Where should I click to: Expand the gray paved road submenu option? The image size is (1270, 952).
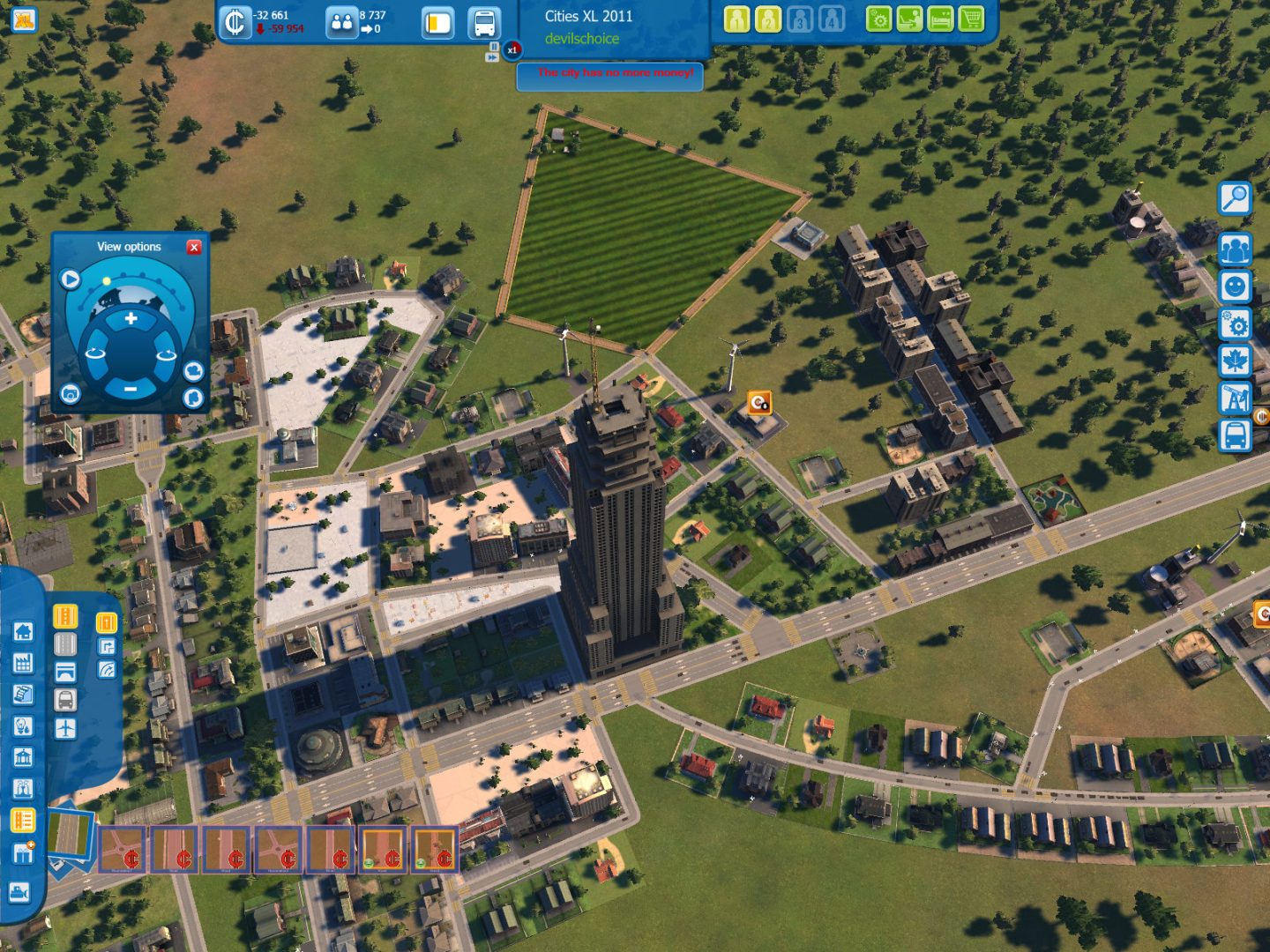[65, 644]
